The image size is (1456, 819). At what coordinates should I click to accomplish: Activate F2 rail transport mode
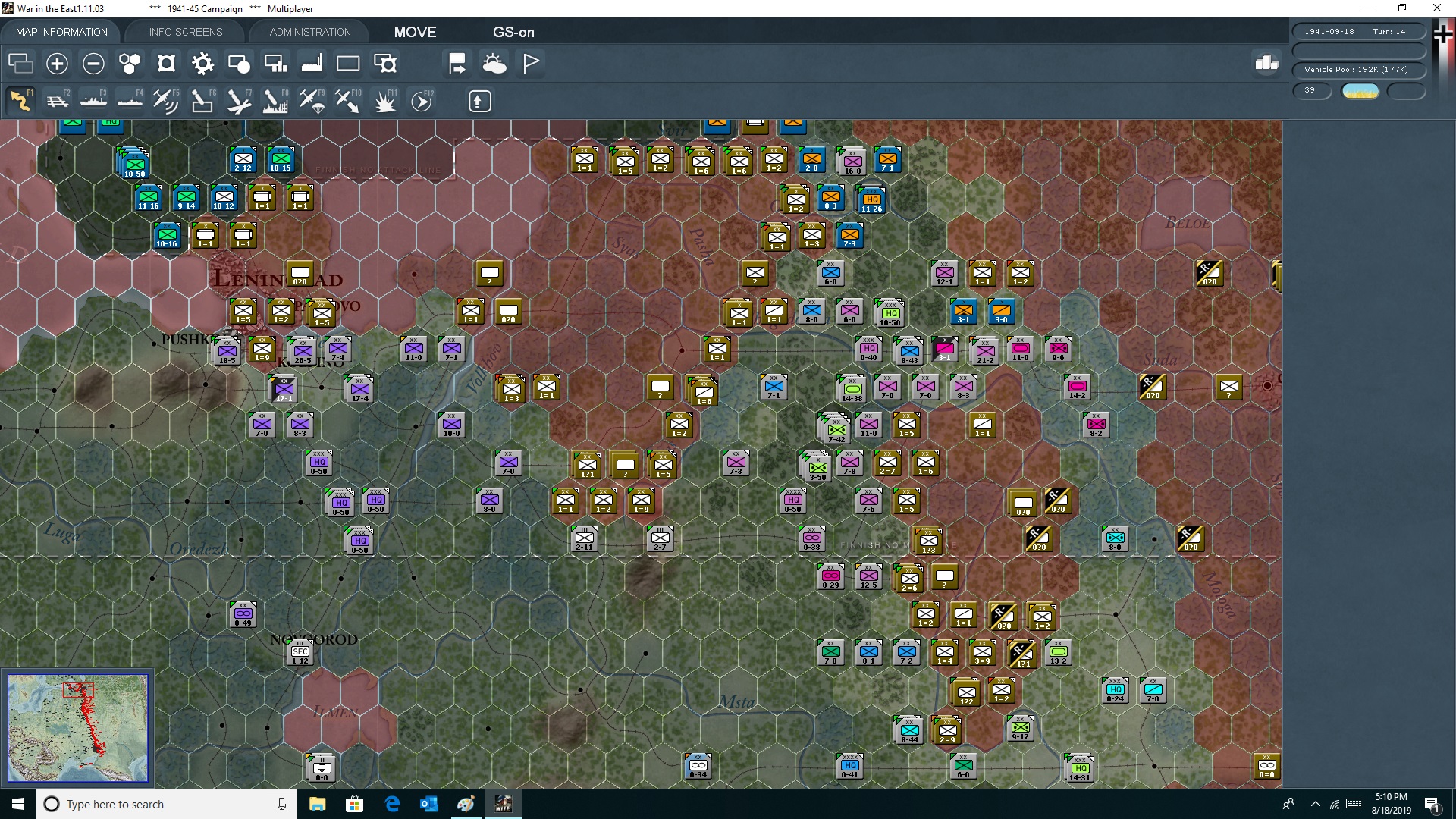pyautogui.click(x=58, y=101)
